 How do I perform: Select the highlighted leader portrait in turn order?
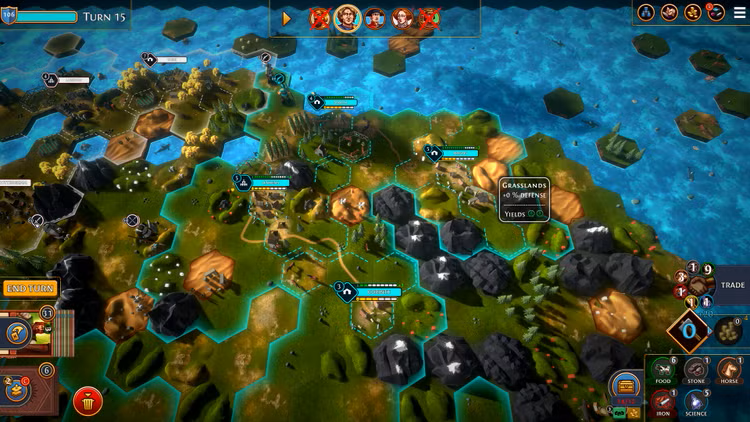coord(347,18)
